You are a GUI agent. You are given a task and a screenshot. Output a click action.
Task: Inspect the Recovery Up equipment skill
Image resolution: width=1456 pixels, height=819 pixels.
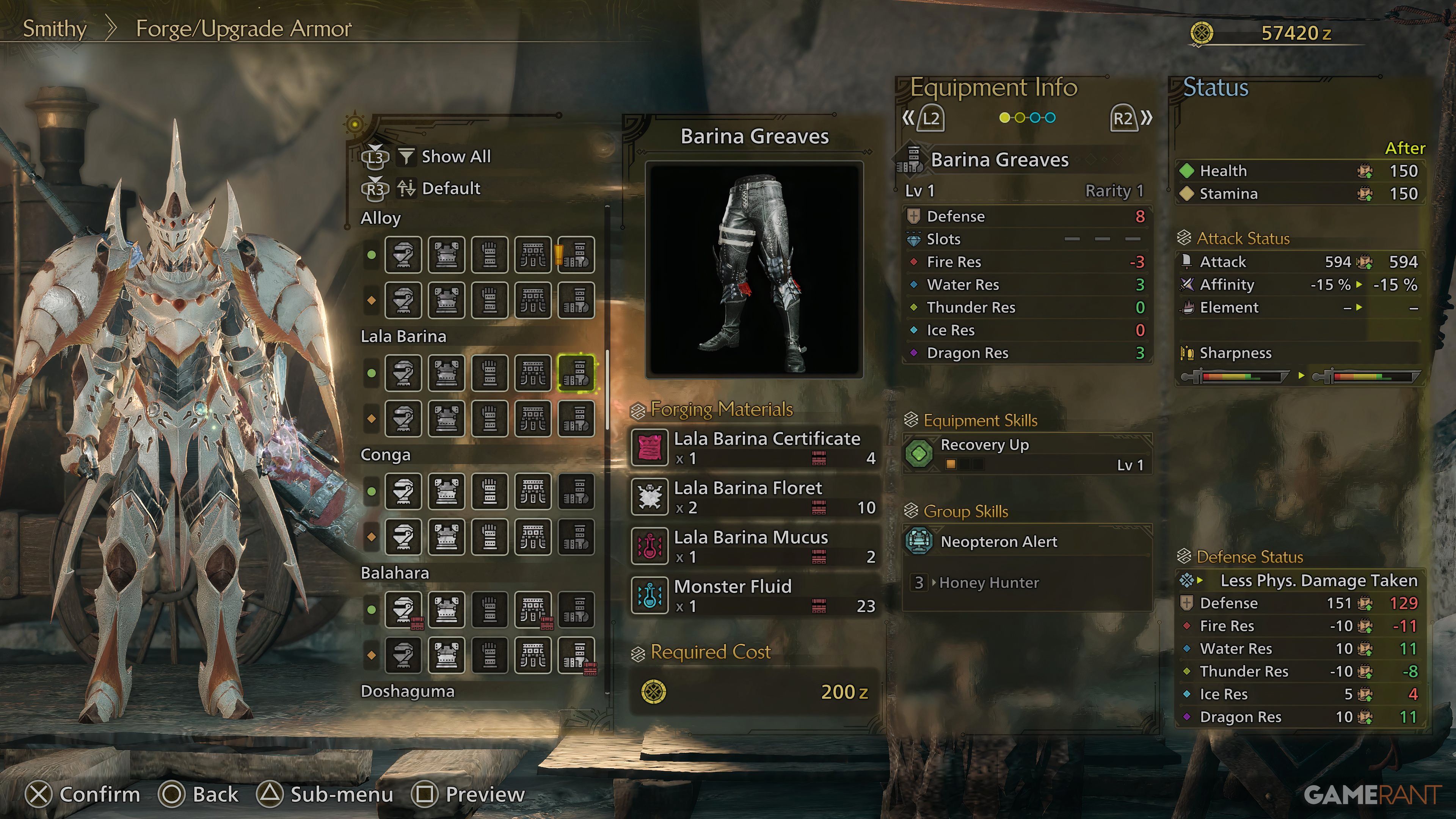click(x=1026, y=454)
